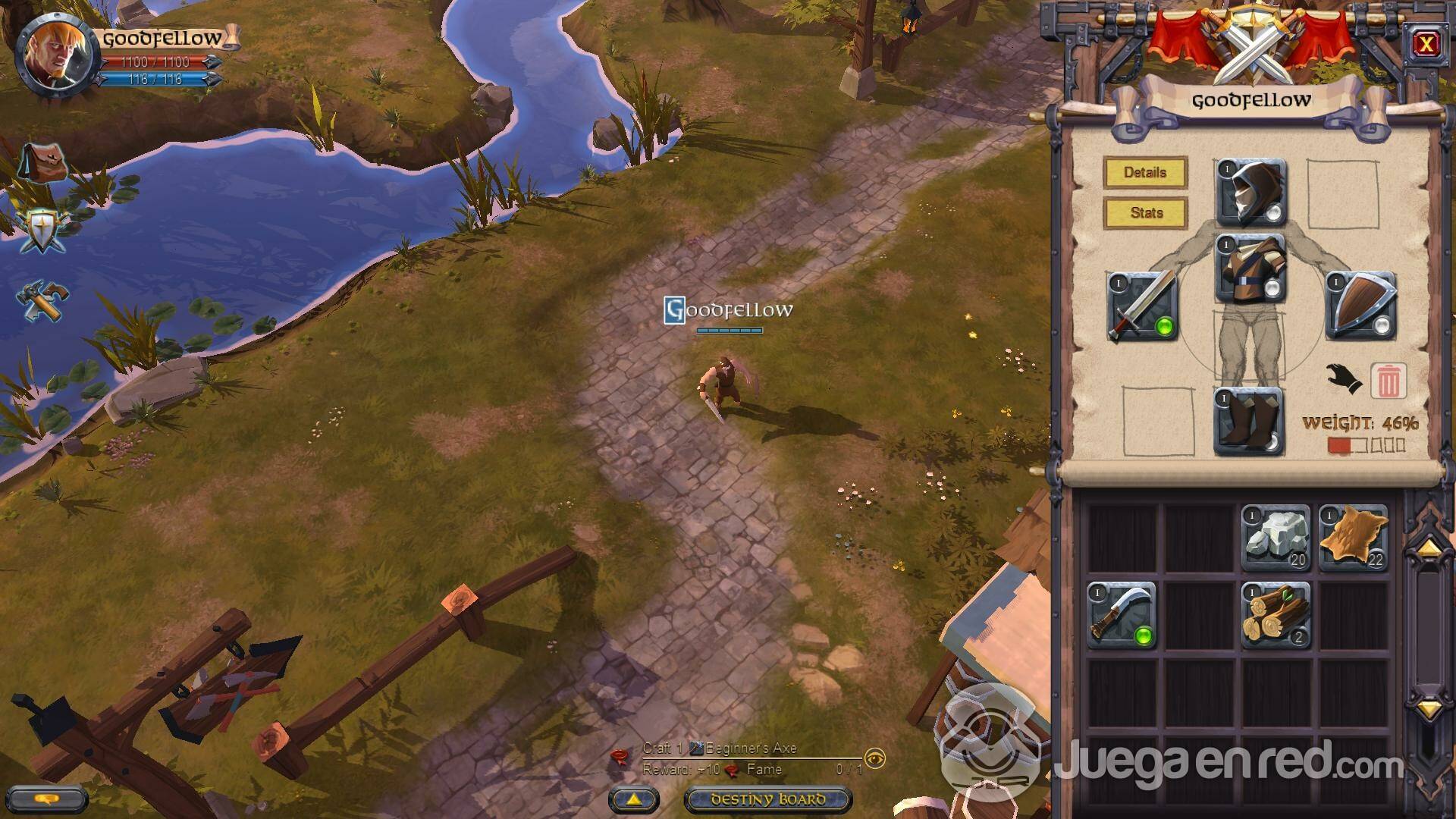Open the bag icon on left HUD
The height and width of the screenshot is (819, 1456).
pos(42,163)
